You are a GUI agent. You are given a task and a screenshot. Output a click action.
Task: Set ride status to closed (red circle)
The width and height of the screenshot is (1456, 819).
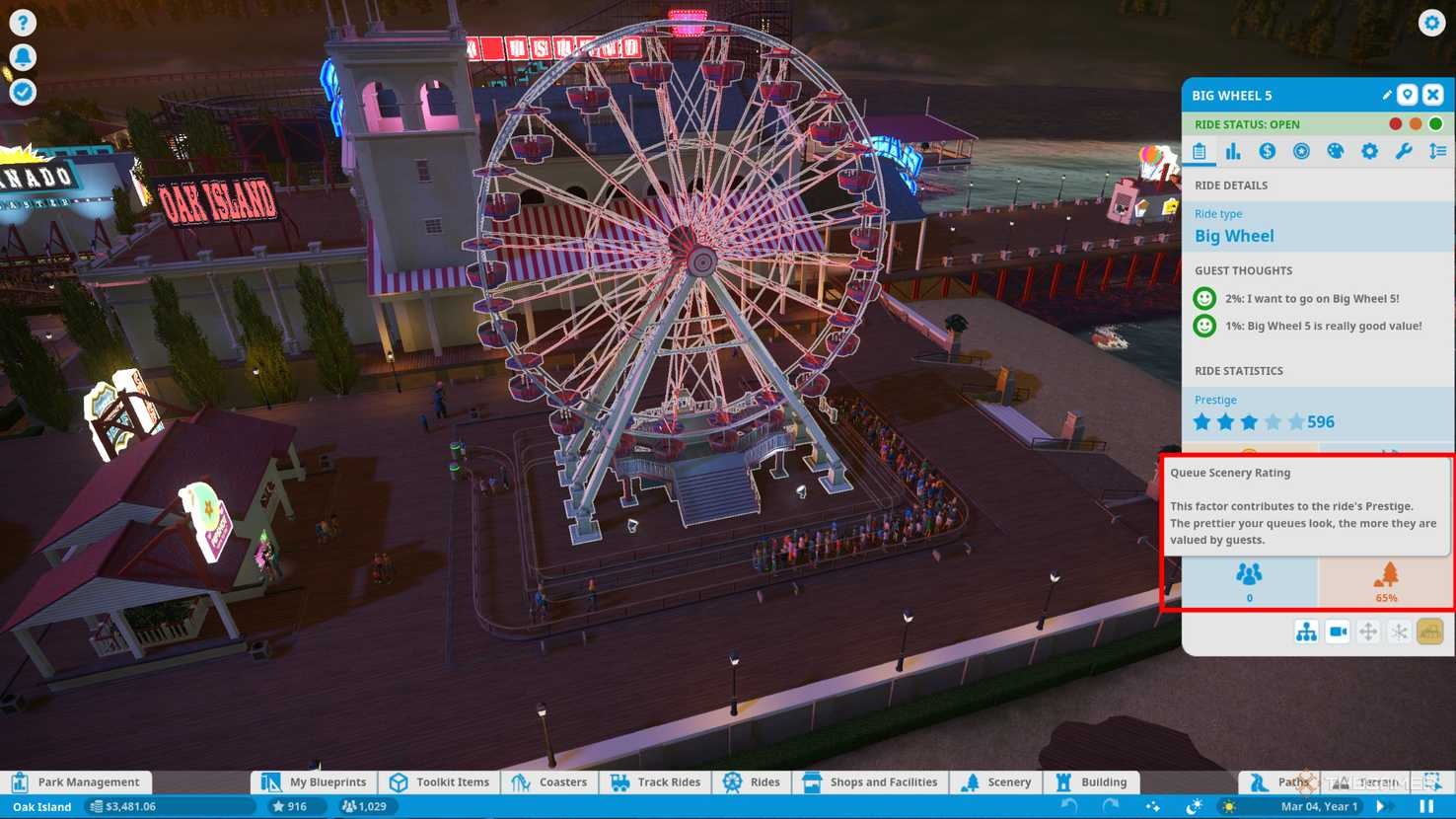click(x=1395, y=123)
